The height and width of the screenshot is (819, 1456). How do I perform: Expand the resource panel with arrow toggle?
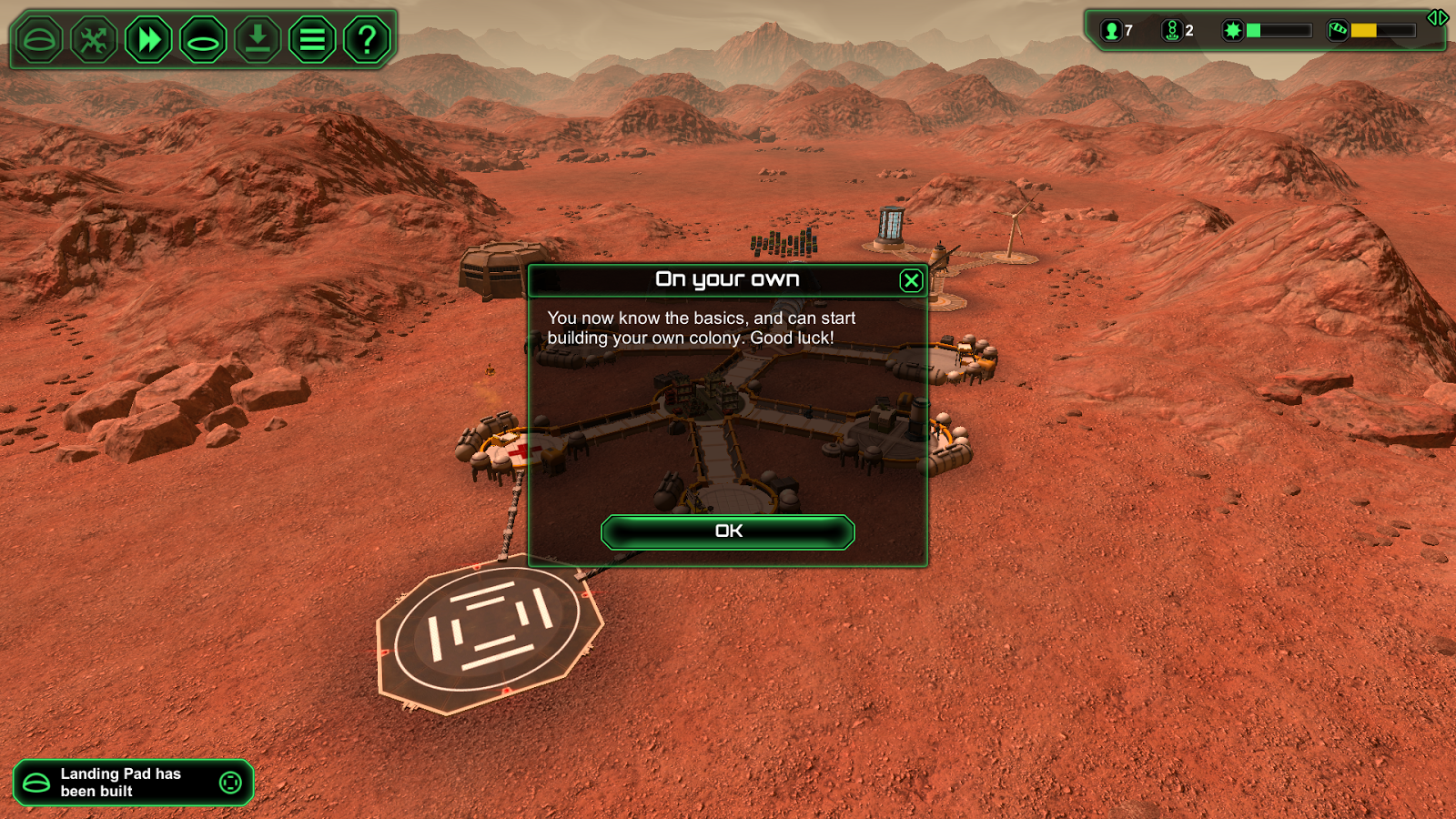pos(1437,18)
